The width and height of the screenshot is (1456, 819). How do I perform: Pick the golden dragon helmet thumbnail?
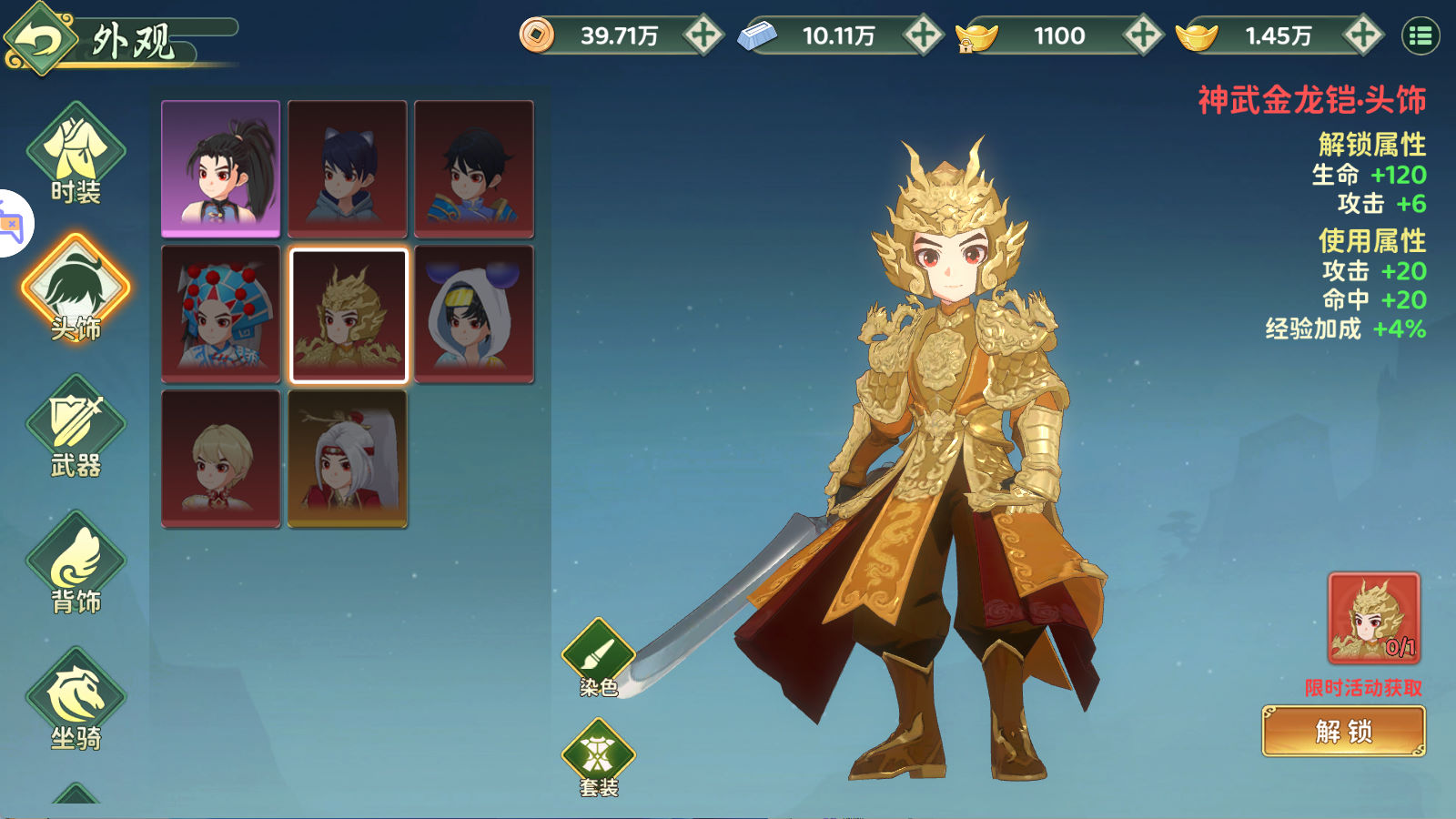(x=348, y=314)
